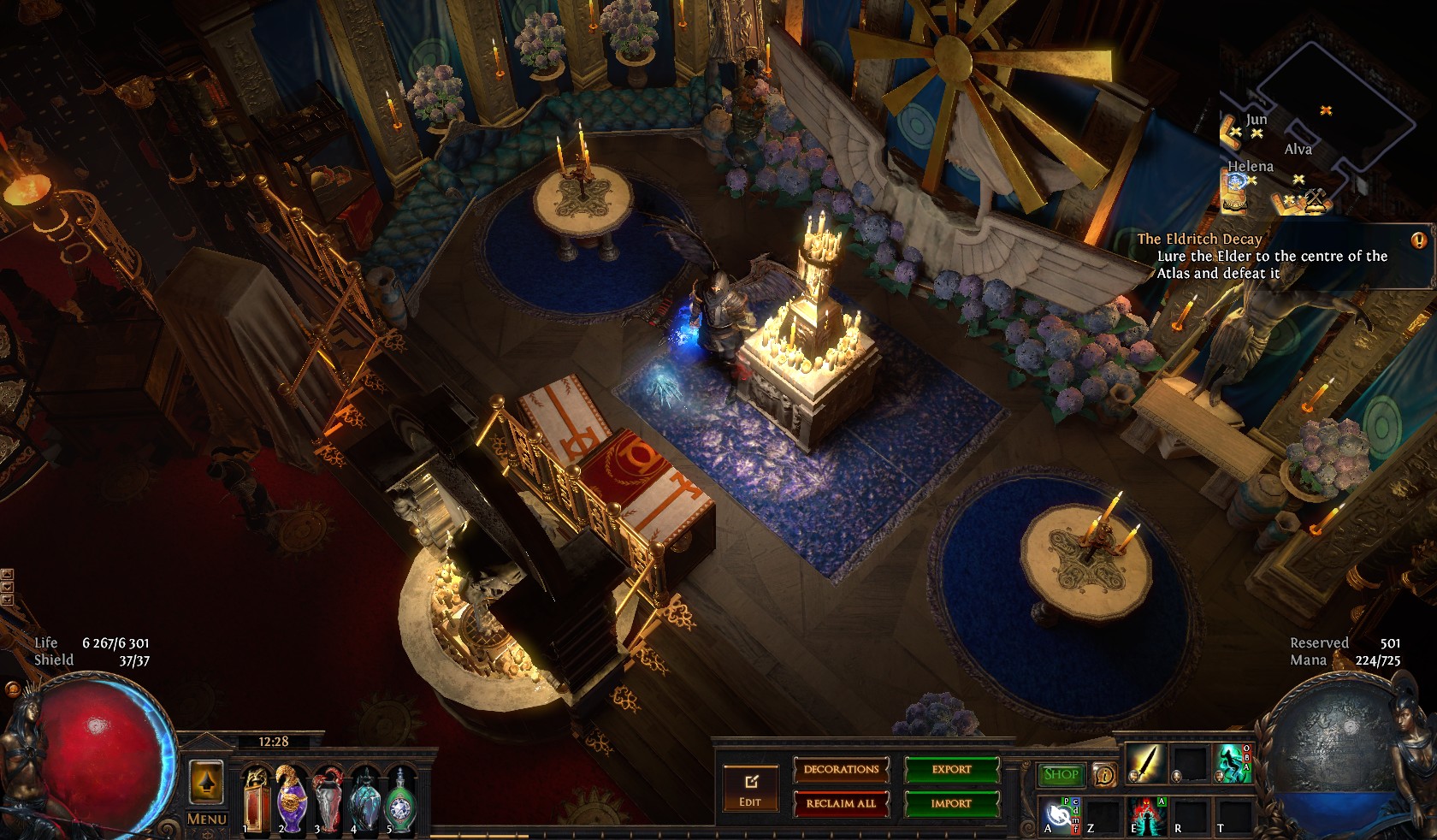Open the orange info speech-bubble icon
The image size is (1437, 840).
tap(1104, 775)
